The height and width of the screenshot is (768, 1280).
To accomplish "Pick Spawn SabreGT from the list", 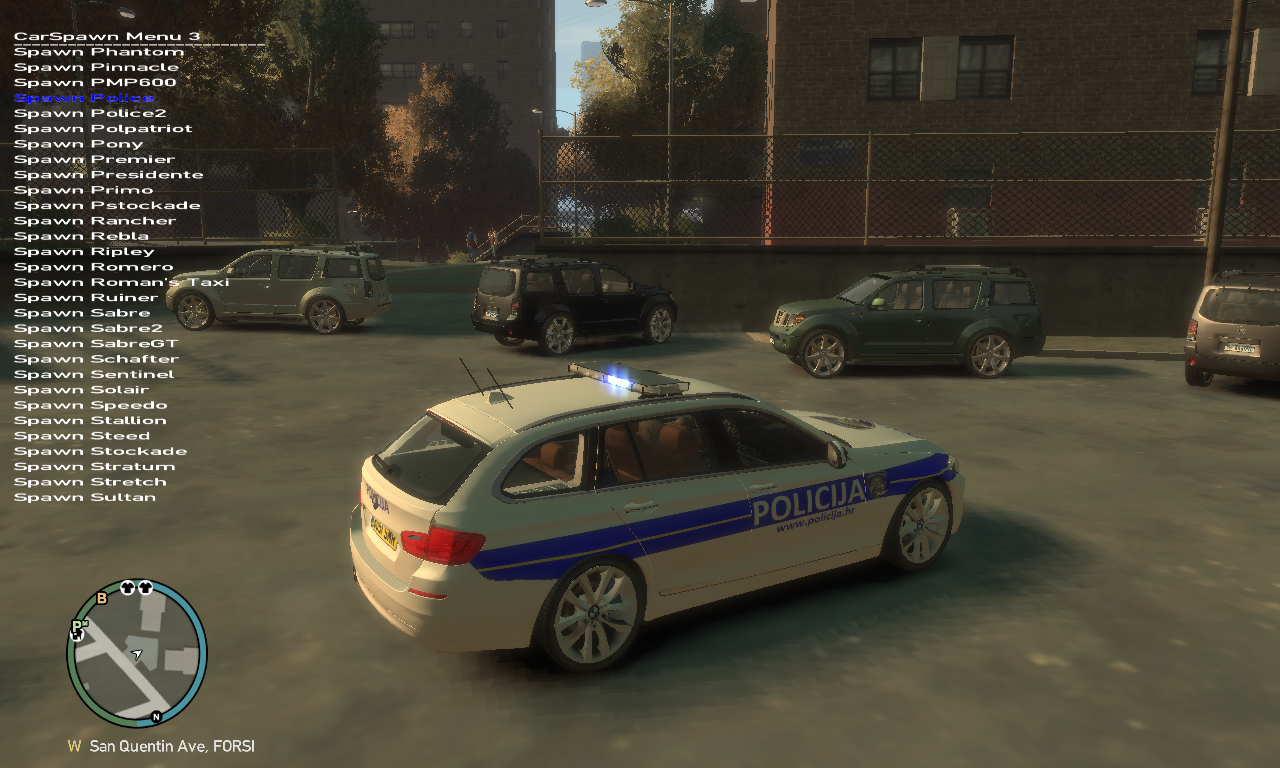I will point(96,343).
